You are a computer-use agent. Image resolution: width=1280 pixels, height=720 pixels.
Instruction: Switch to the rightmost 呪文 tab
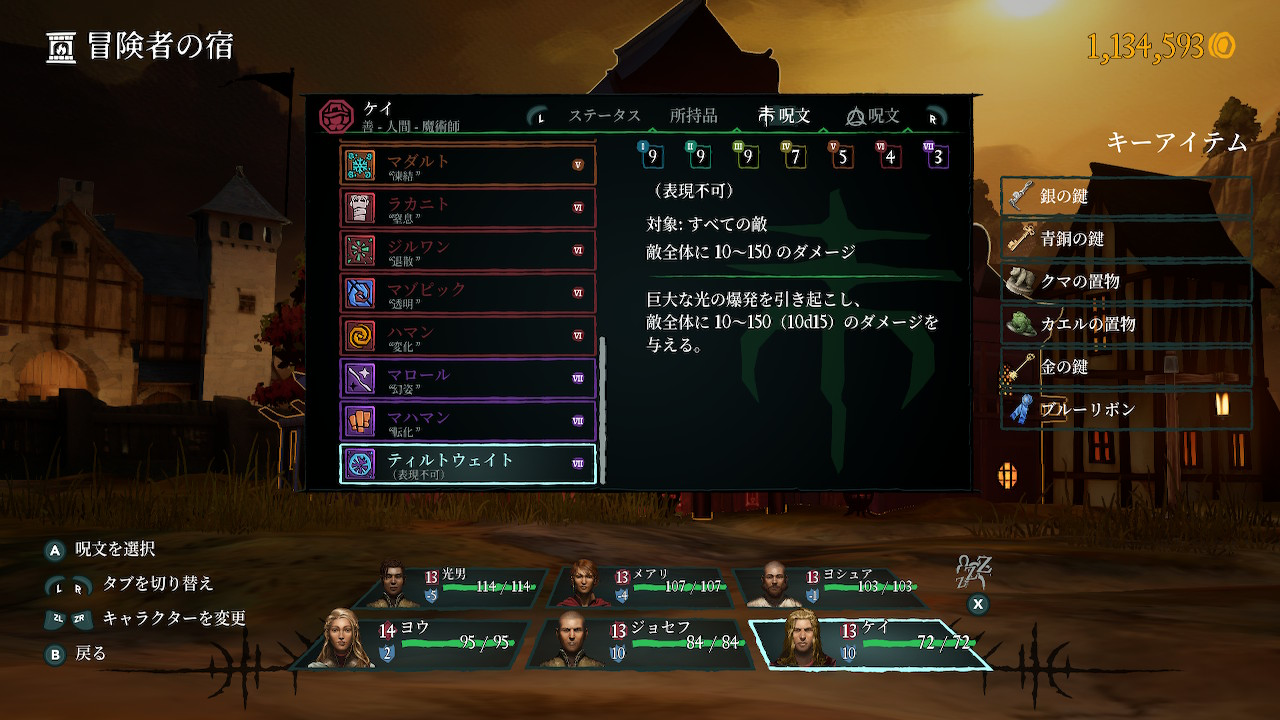872,115
